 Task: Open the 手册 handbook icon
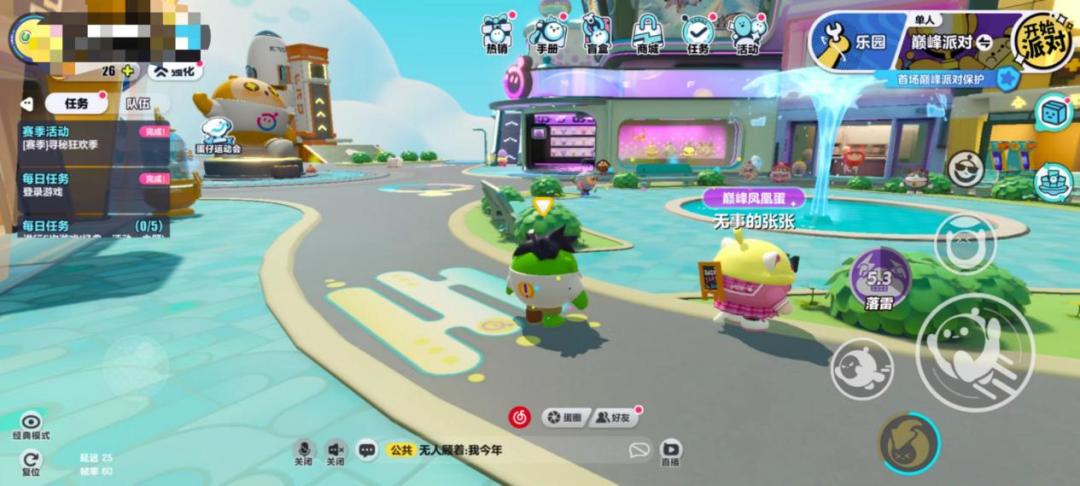point(548,34)
